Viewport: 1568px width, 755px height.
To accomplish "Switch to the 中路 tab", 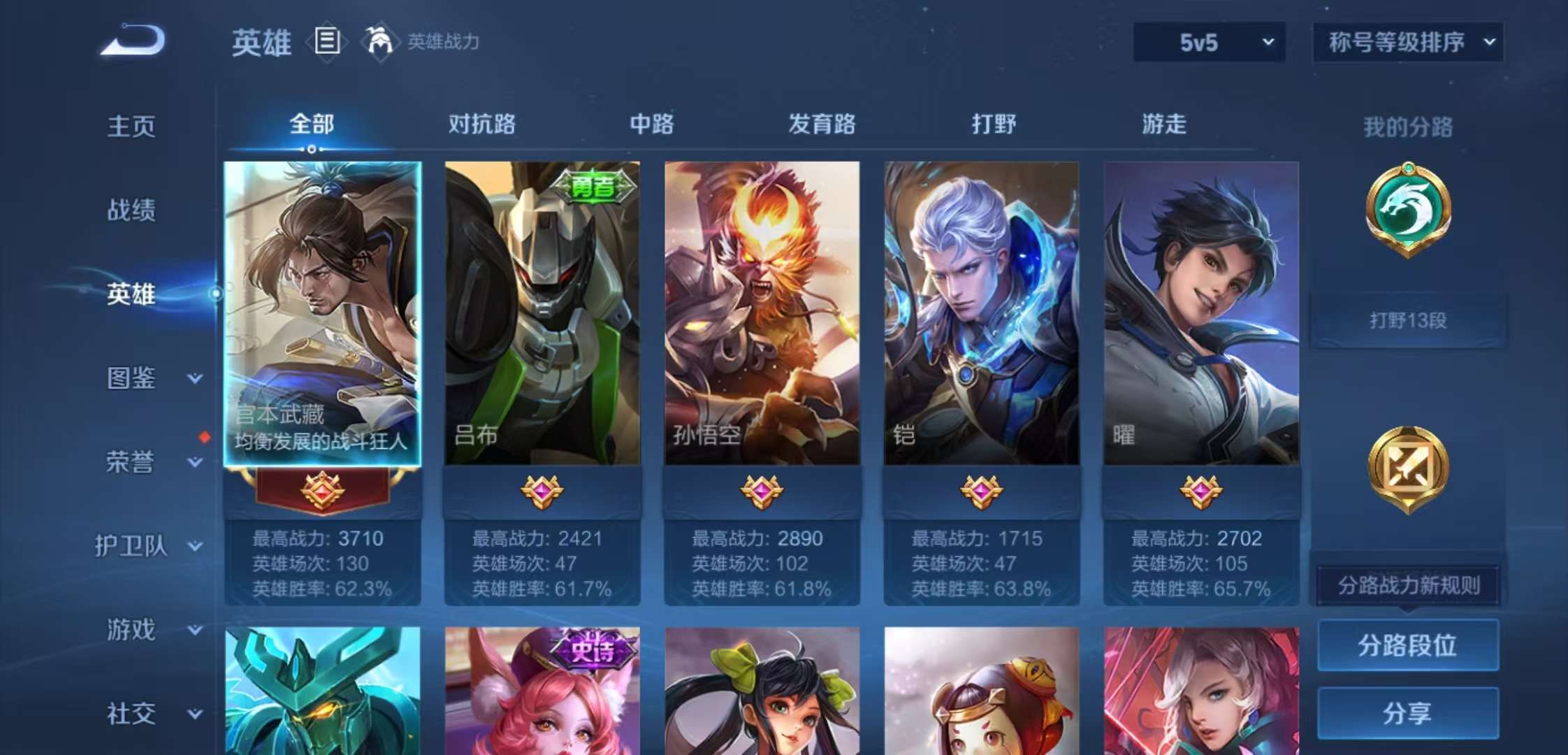I will click(651, 124).
